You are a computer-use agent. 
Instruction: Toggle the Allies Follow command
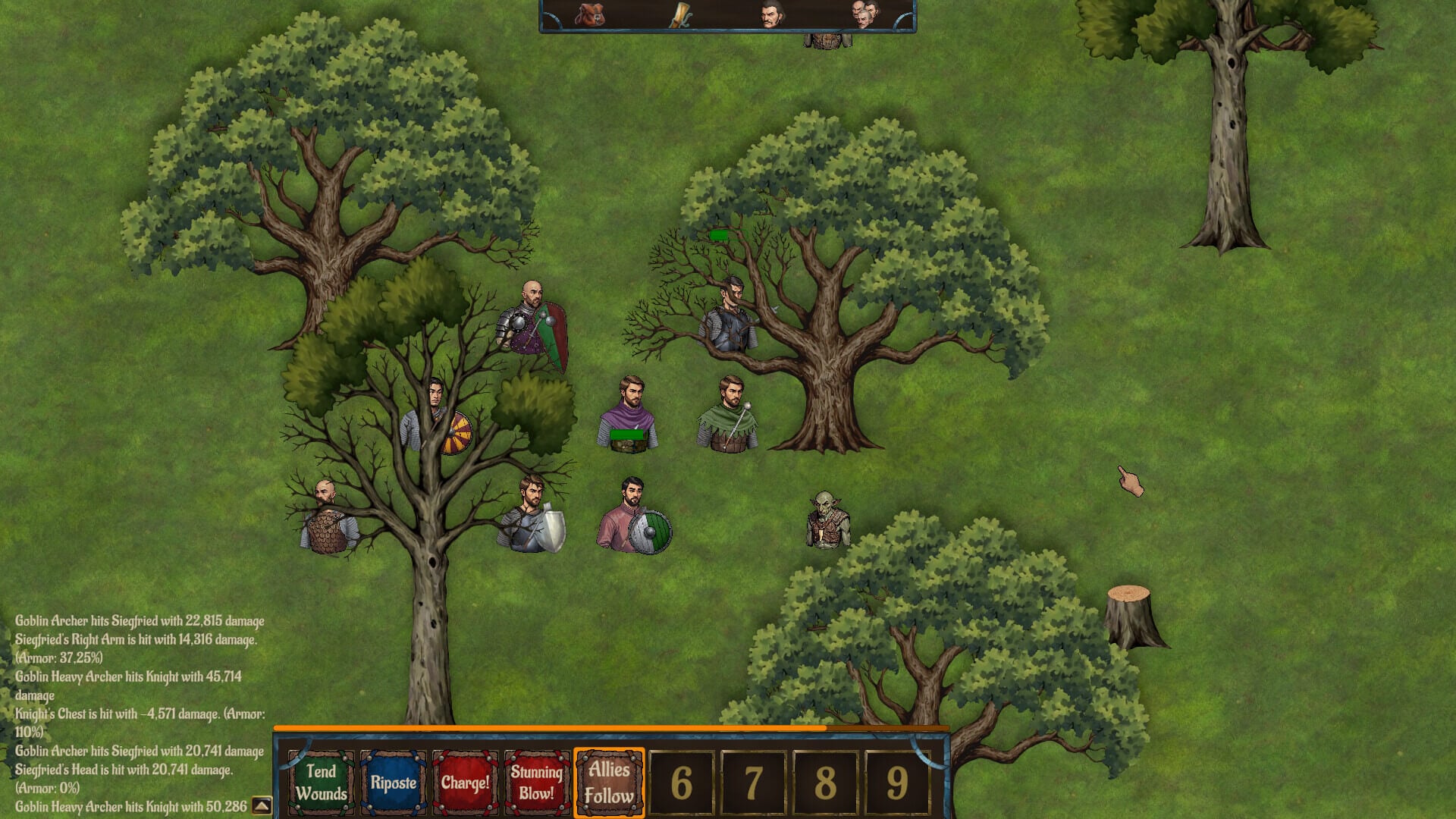[x=609, y=783]
